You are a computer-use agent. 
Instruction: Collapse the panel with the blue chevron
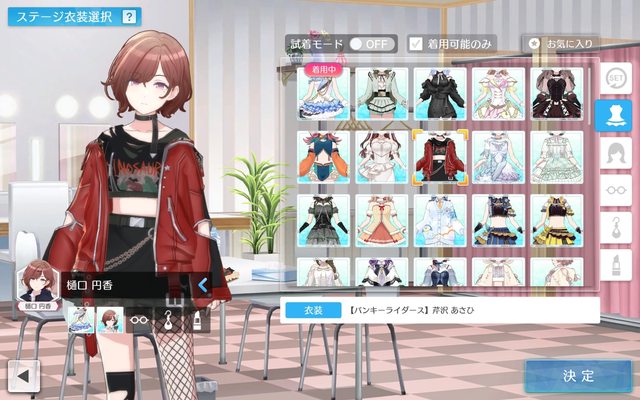click(202, 285)
